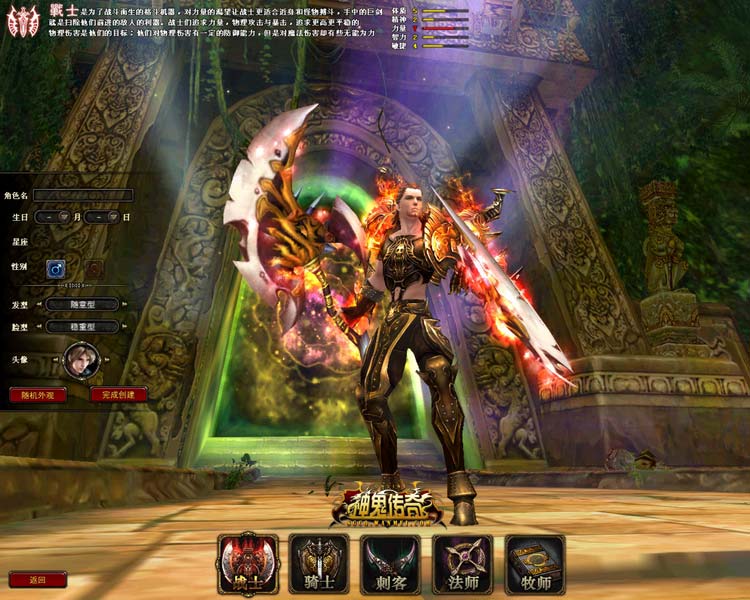This screenshot has height=600, width=750.
Task: Open the birthday month dropdown
Action: 63,217
